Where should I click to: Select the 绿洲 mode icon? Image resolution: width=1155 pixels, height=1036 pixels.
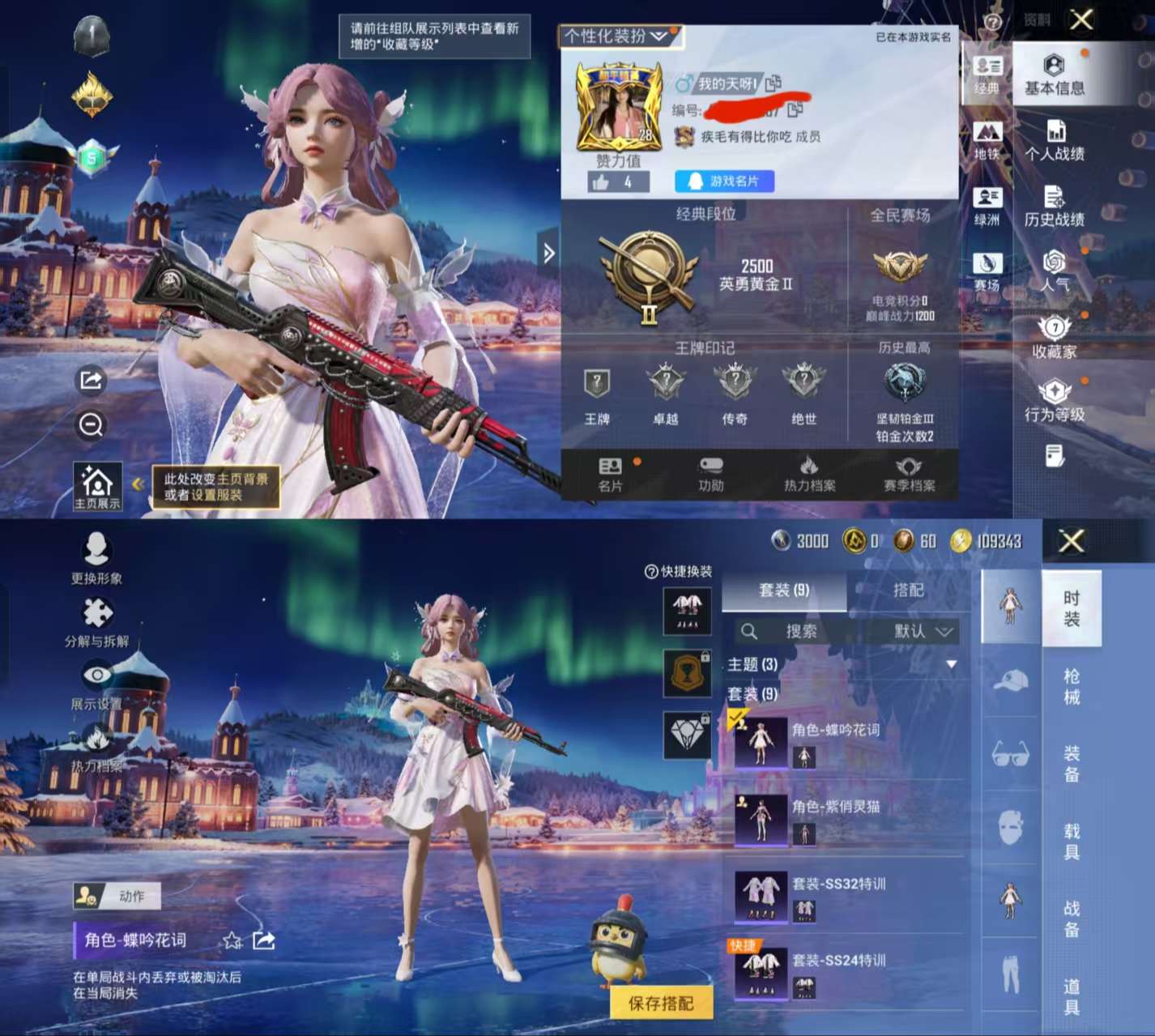pyautogui.click(x=987, y=198)
